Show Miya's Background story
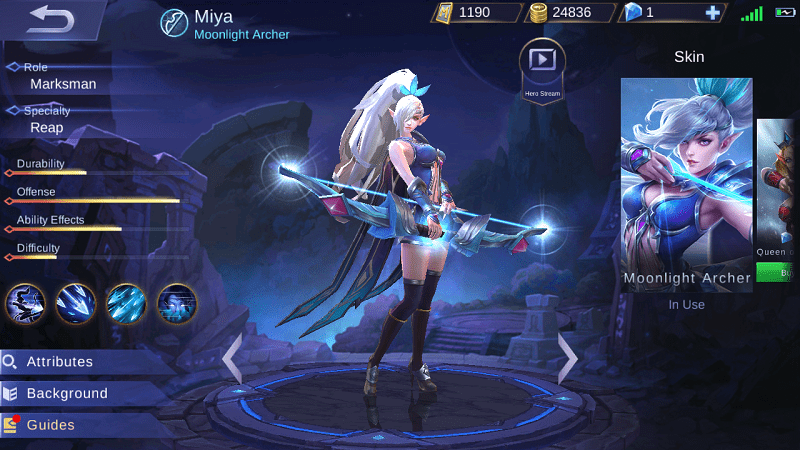The image size is (800, 450). pyautogui.click(x=67, y=393)
